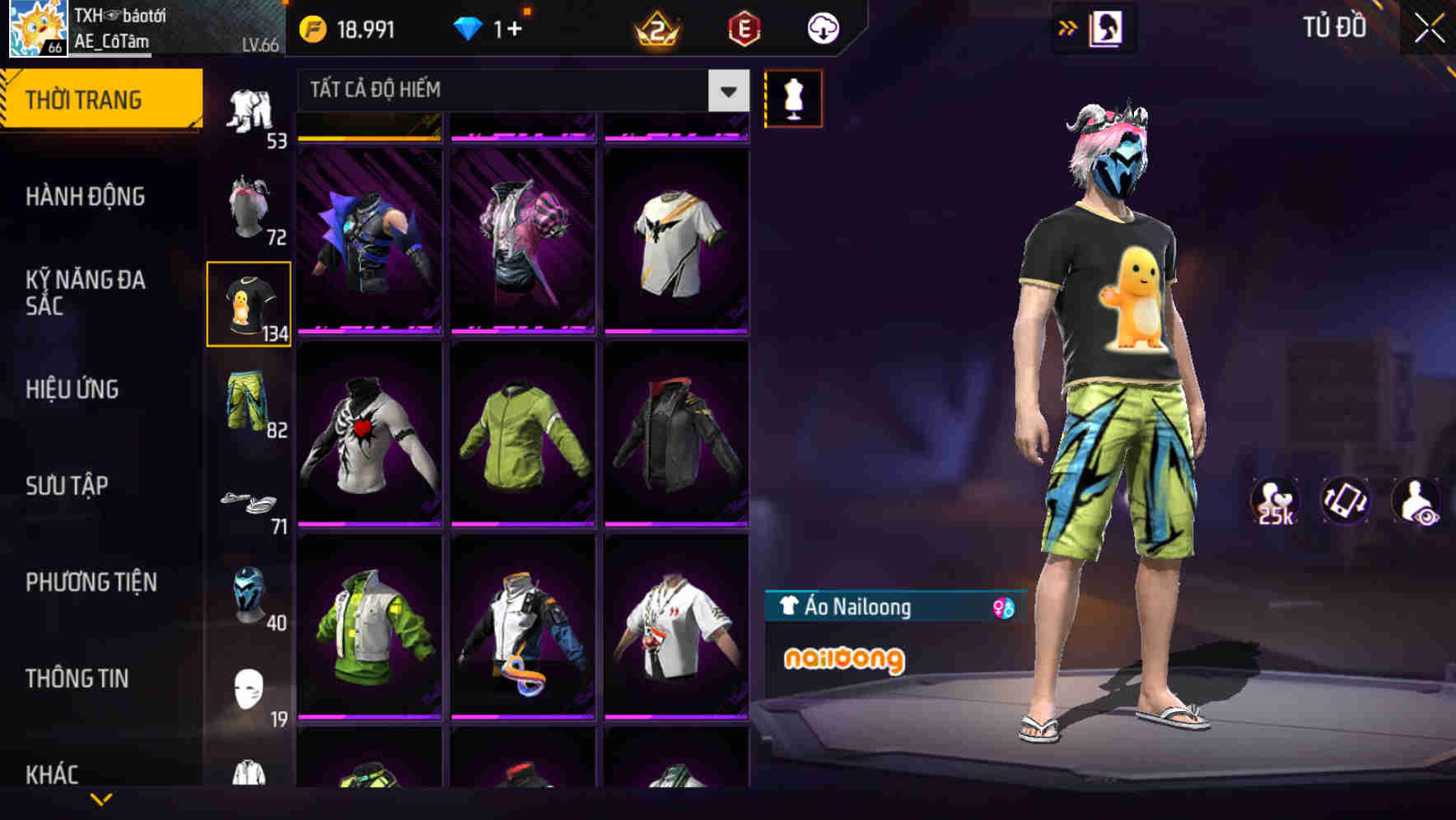The height and width of the screenshot is (820, 1456).
Task: Open the rank badge icon at top
Action: [654, 27]
